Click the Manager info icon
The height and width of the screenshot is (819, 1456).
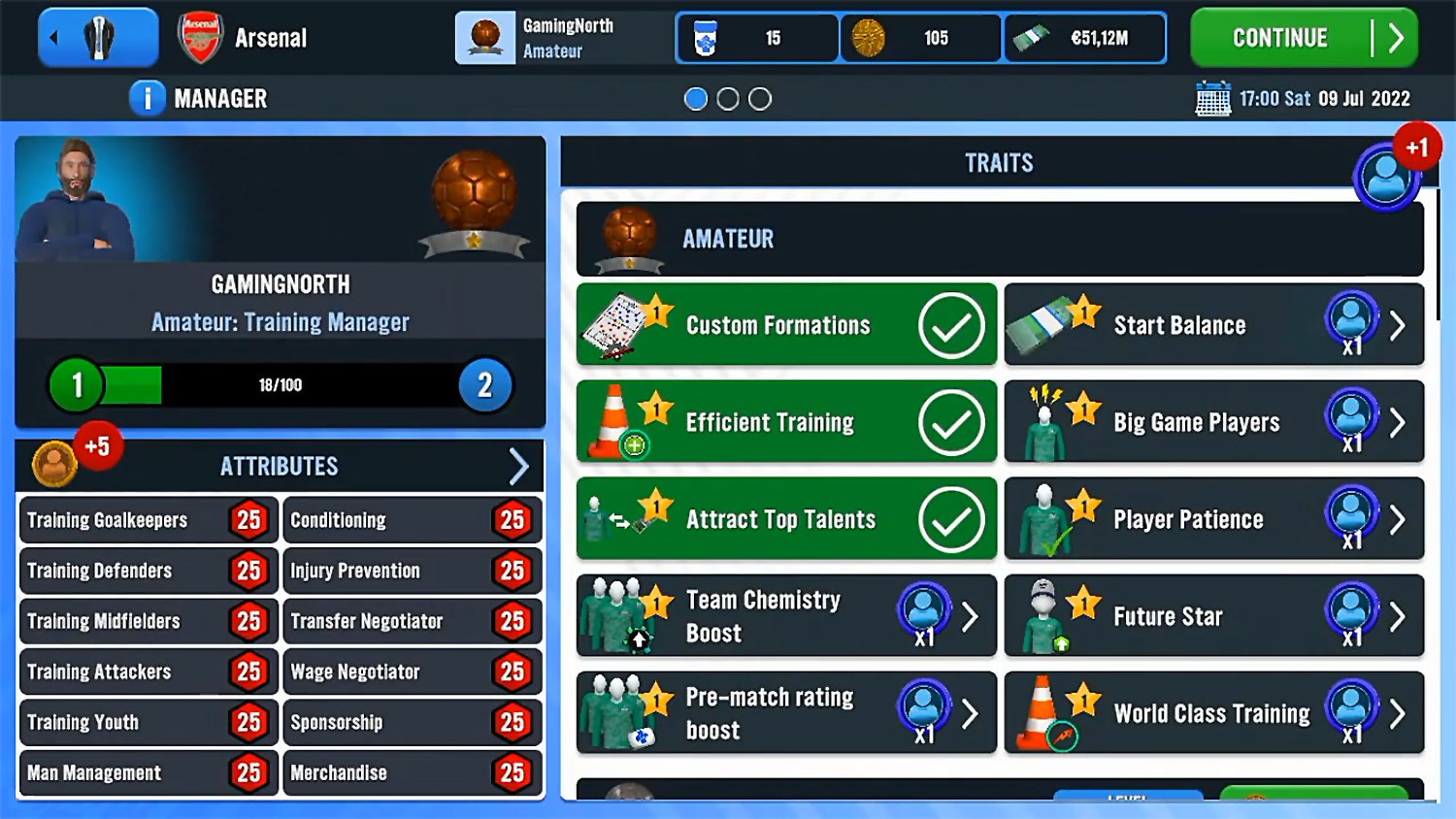point(147,97)
